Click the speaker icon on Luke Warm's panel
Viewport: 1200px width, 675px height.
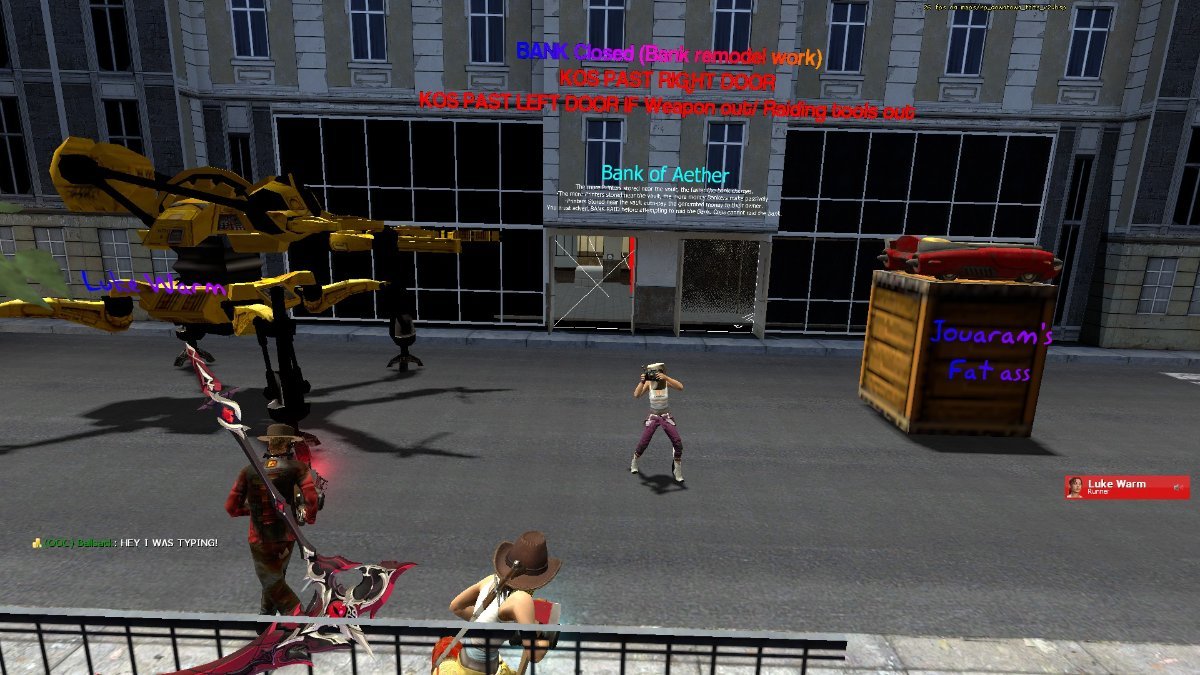(x=1179, y=487)
